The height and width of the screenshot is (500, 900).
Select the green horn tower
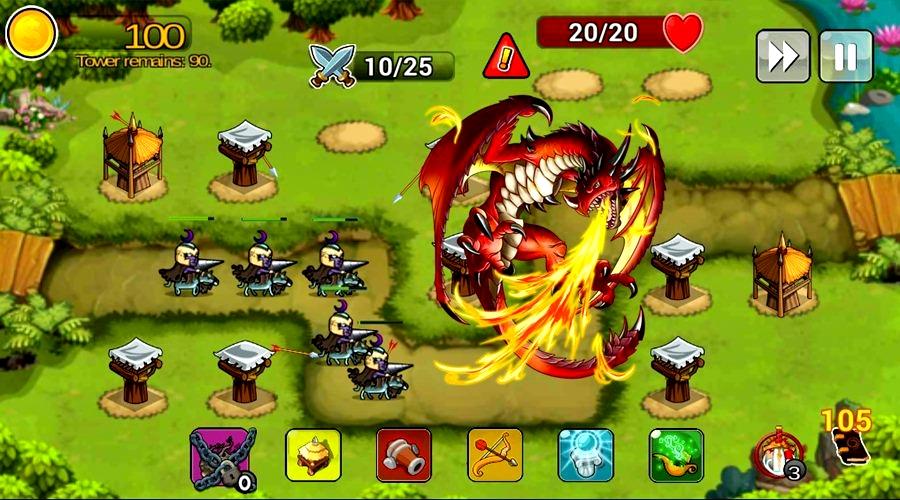676,455
